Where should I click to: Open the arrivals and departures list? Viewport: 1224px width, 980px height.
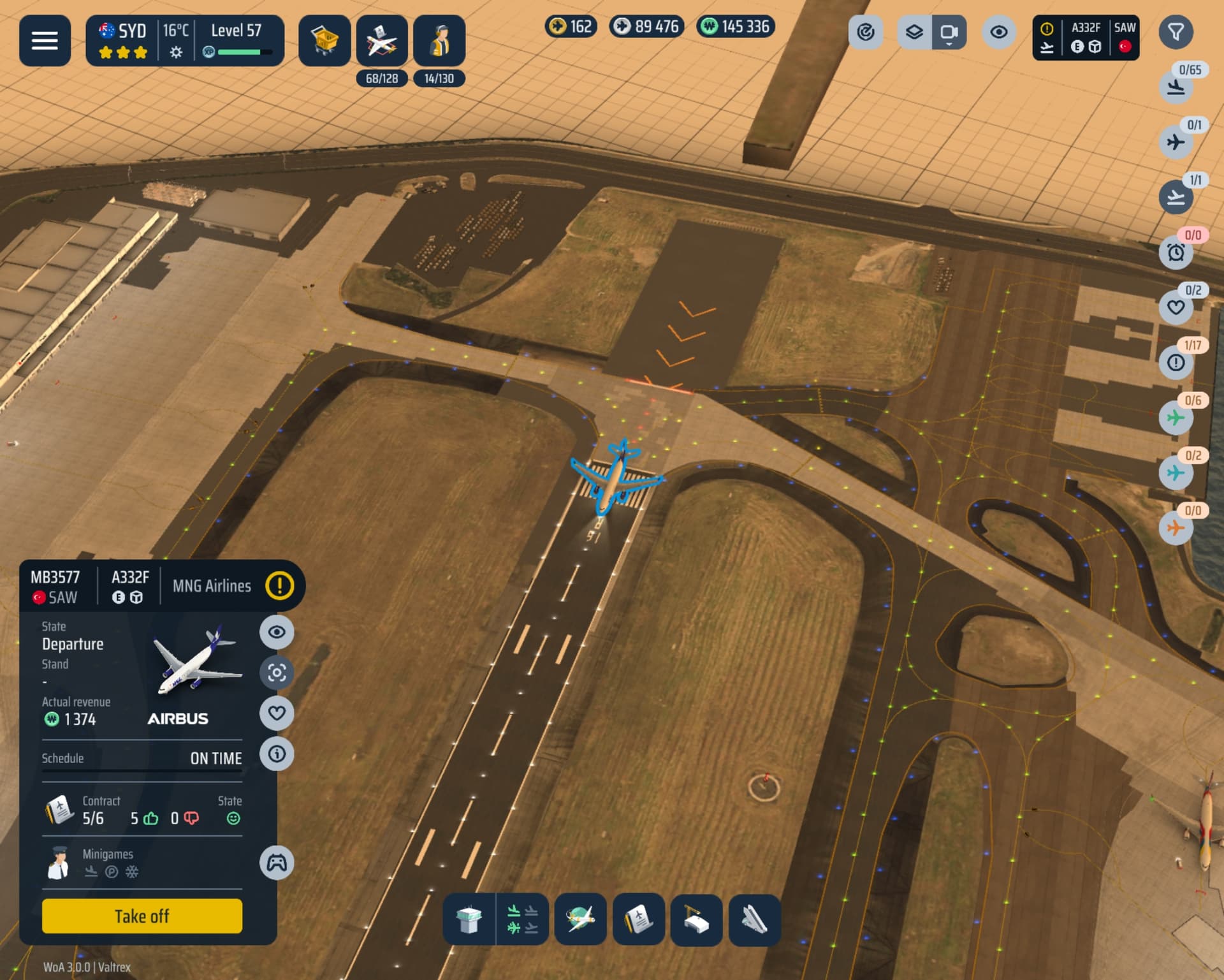(x=523, y=919)
